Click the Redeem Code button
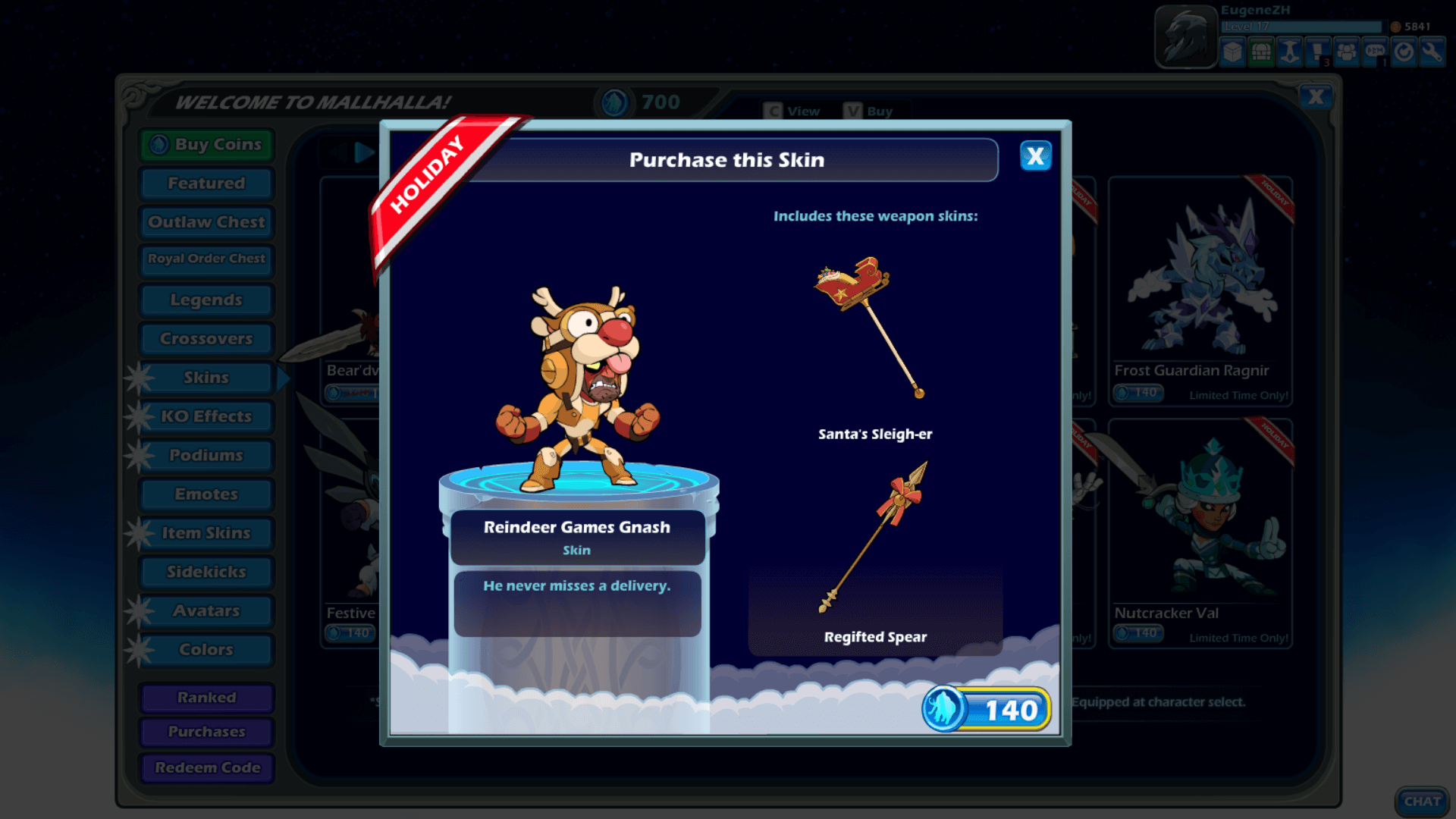Image resolution: width=1456 pixels, height=819 pixels. point(206,767)
